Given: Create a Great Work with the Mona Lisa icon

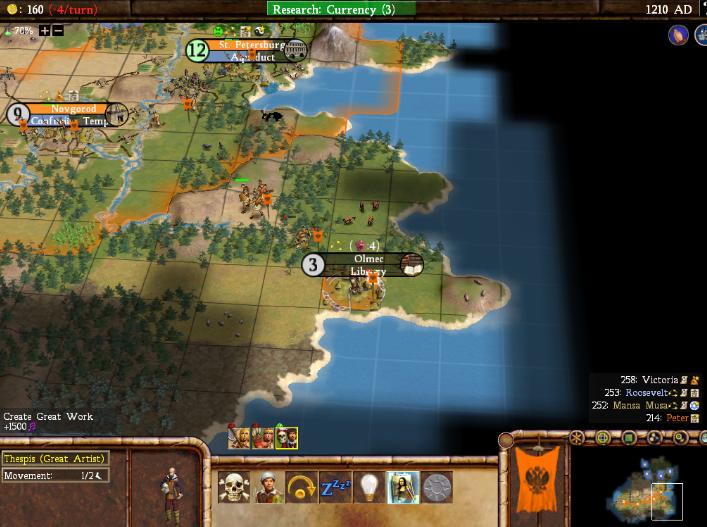Looking at the screenshot, I should pos(402,487).
